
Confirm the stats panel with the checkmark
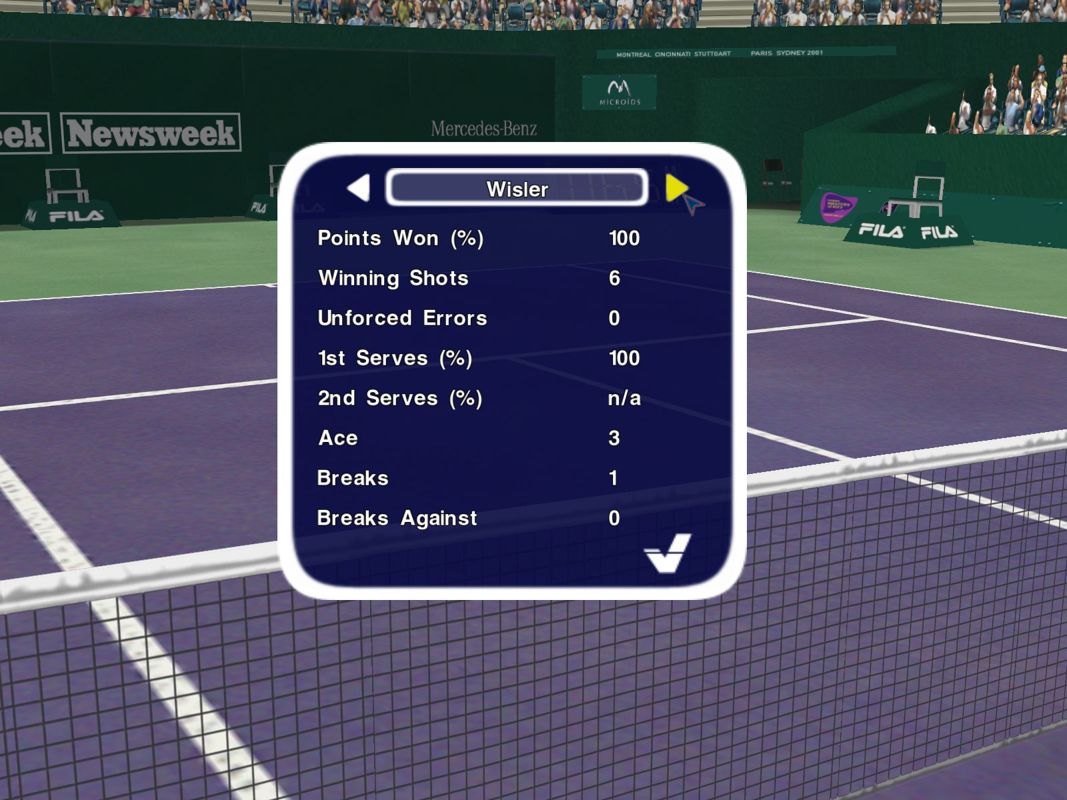pyautogui.click(x=667, y=553)
